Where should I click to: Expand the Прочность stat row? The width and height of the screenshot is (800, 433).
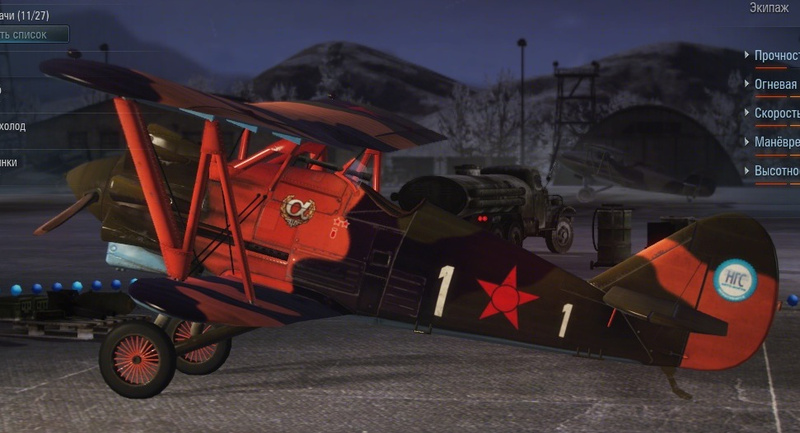[x=775, y=56]
